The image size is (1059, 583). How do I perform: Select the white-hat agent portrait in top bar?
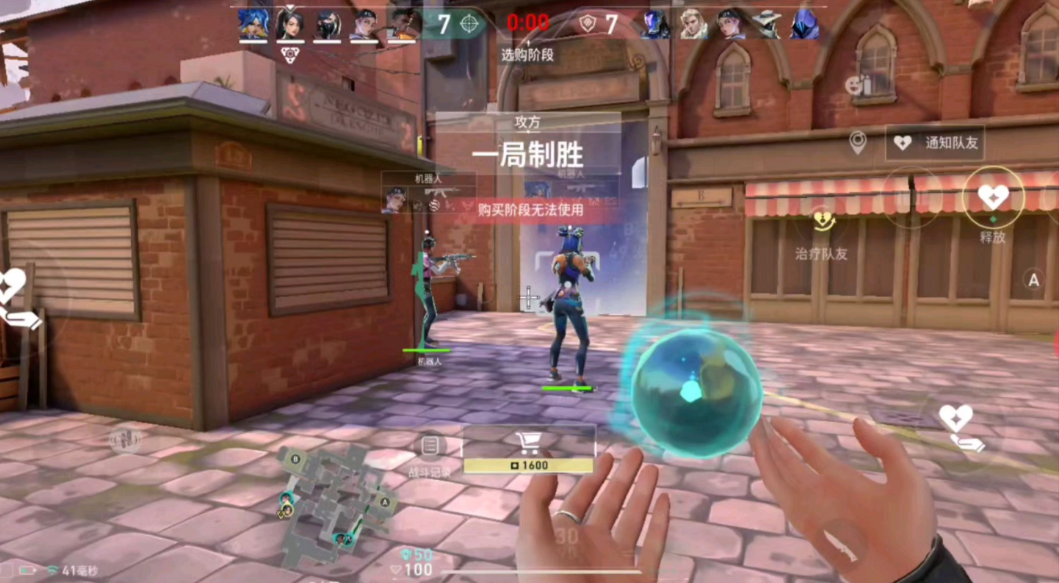(767, 24)
